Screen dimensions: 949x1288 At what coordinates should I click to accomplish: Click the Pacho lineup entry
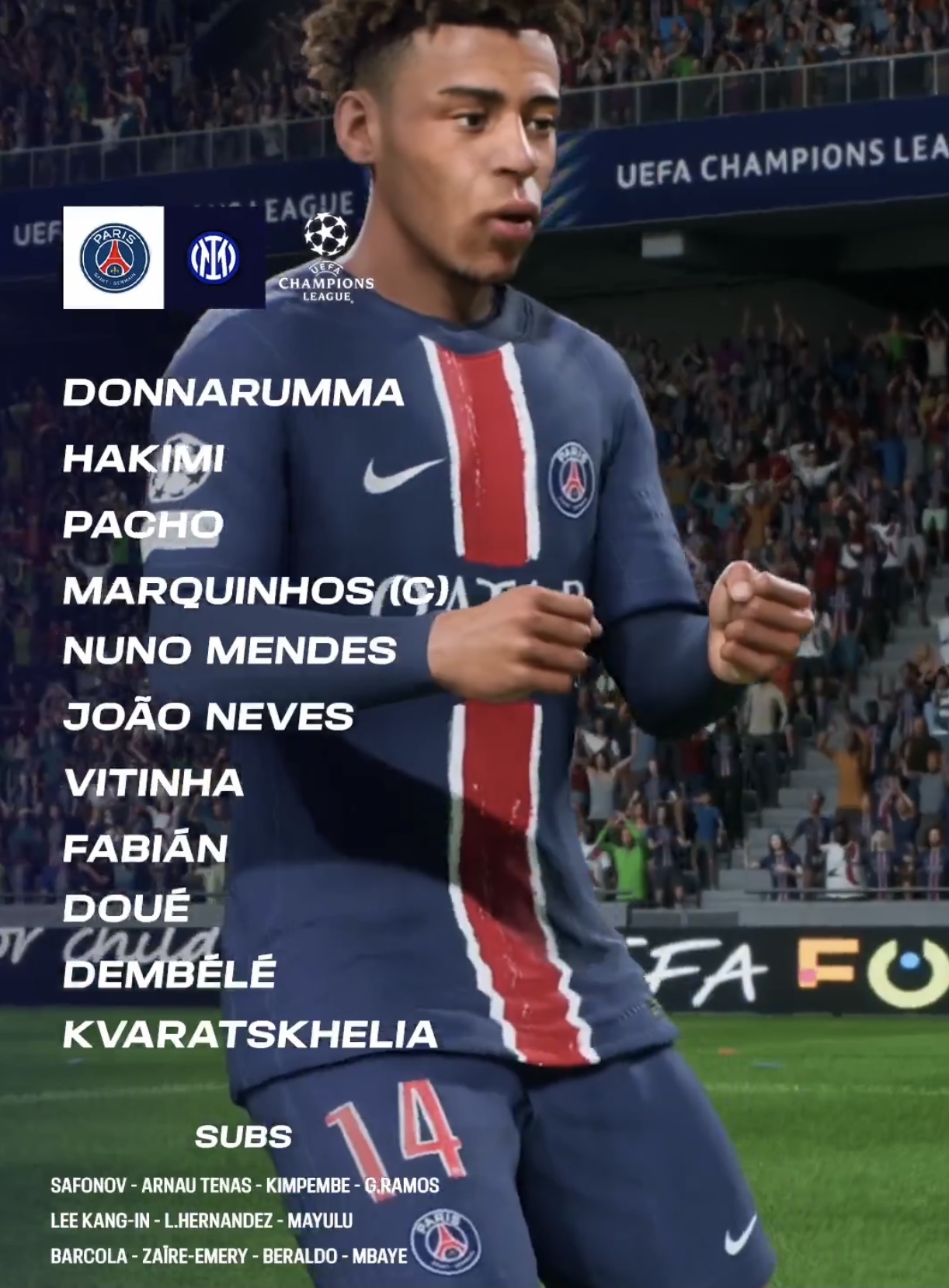143,525
